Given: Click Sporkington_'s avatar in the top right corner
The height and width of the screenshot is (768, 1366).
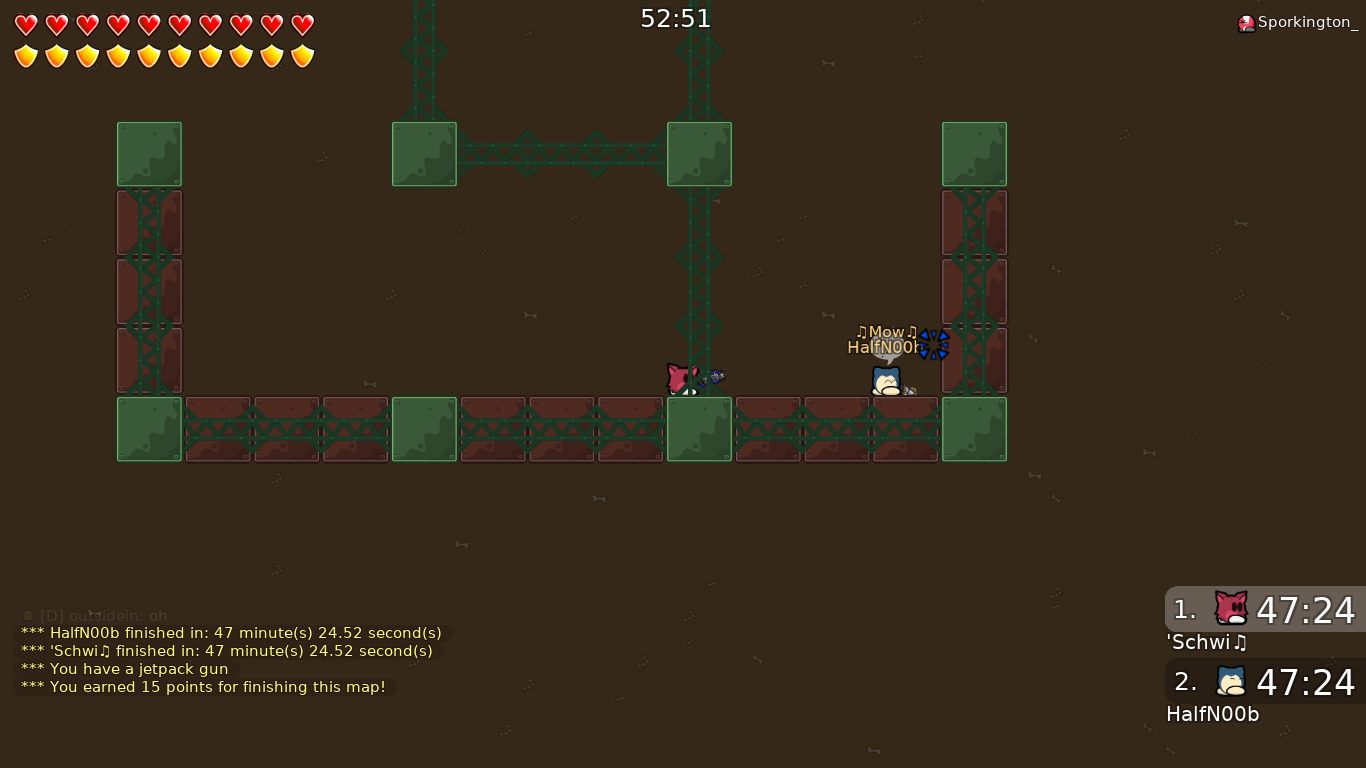Looking at the screenshot, I should (x=1246, y=22).
